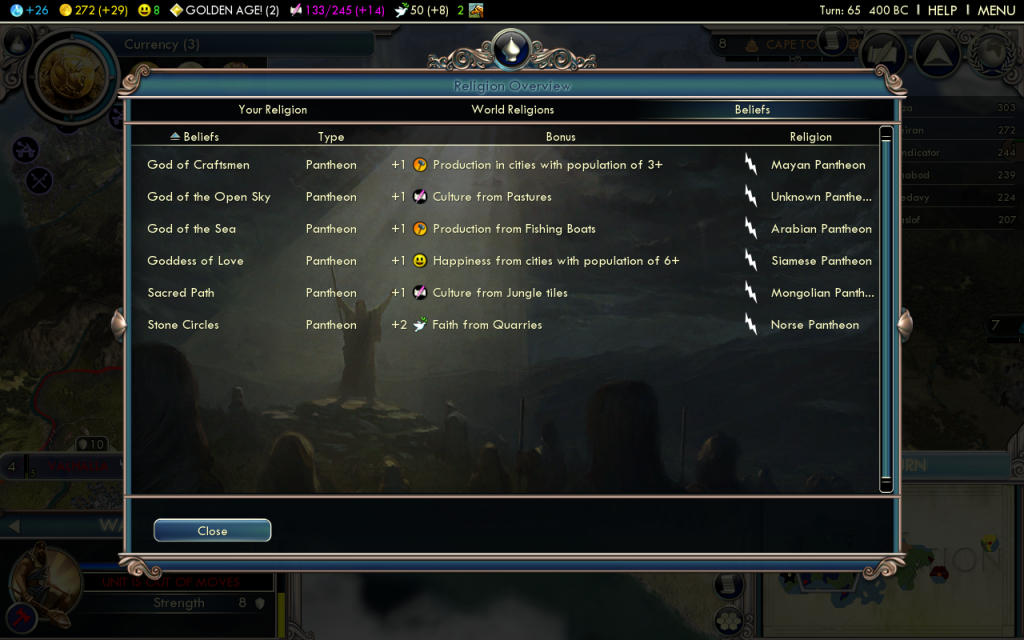
Task: Open the game MENU
Action: tap(996, 10)
